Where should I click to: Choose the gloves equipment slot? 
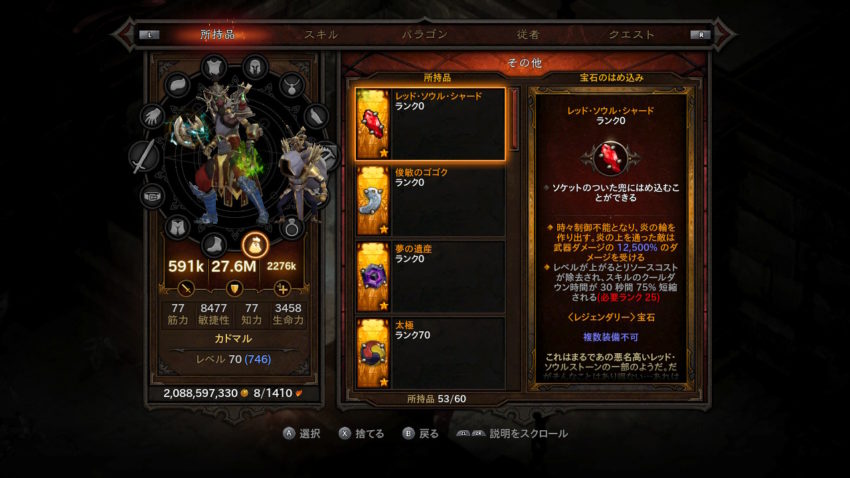(153, 116)
